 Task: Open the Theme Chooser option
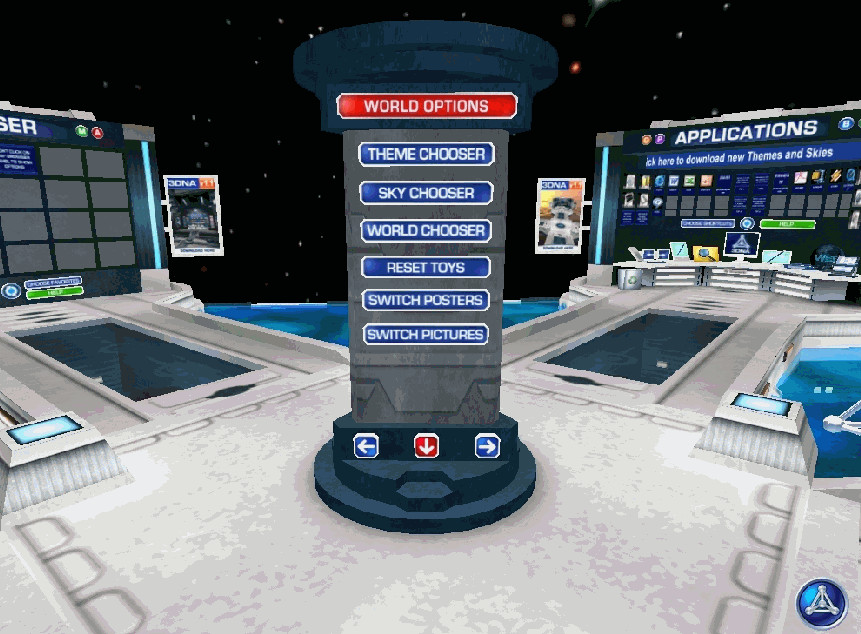[x=426, y=154]
